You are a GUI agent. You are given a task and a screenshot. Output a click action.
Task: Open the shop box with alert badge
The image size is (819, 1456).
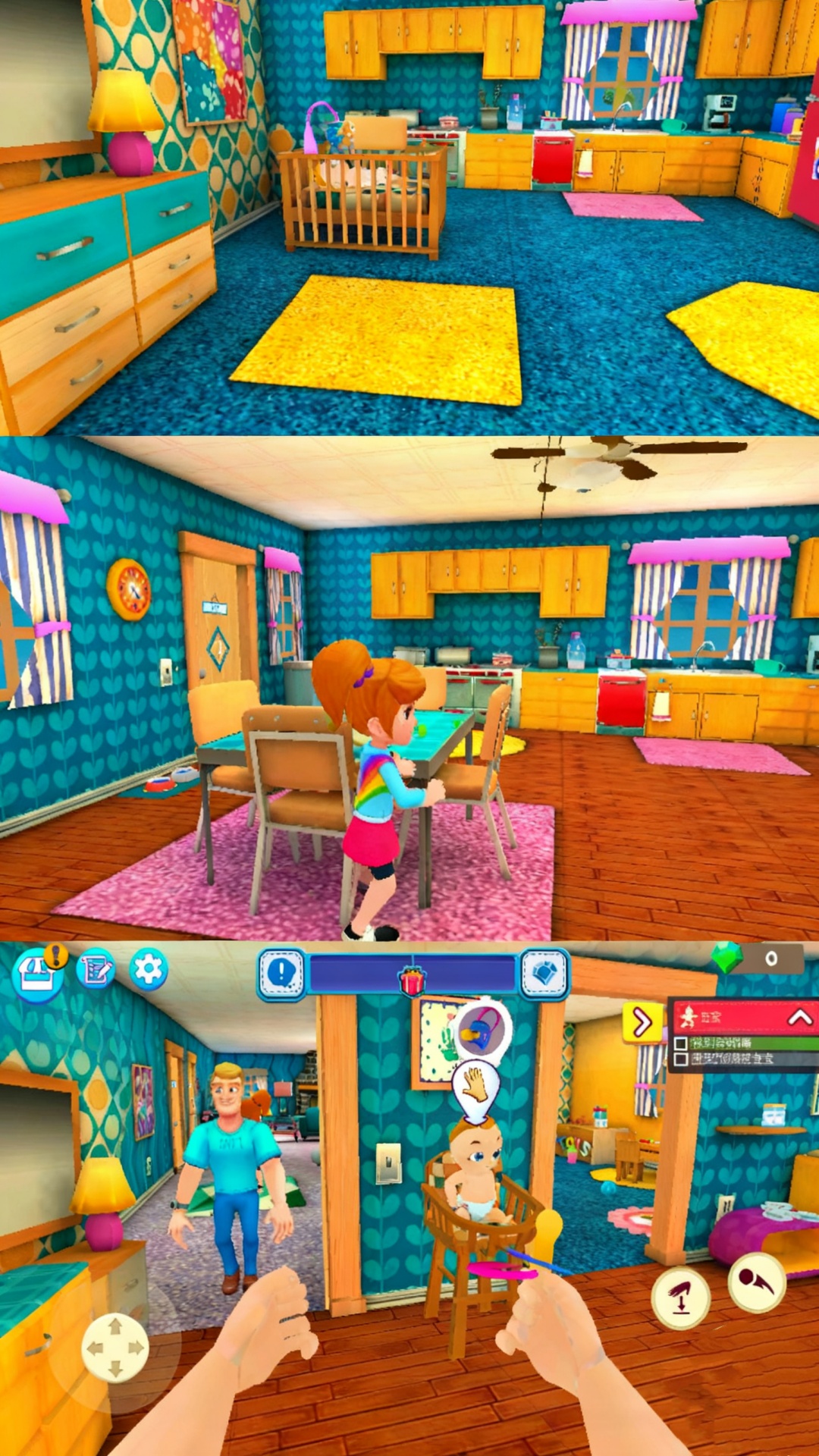(x=38, y=974)
